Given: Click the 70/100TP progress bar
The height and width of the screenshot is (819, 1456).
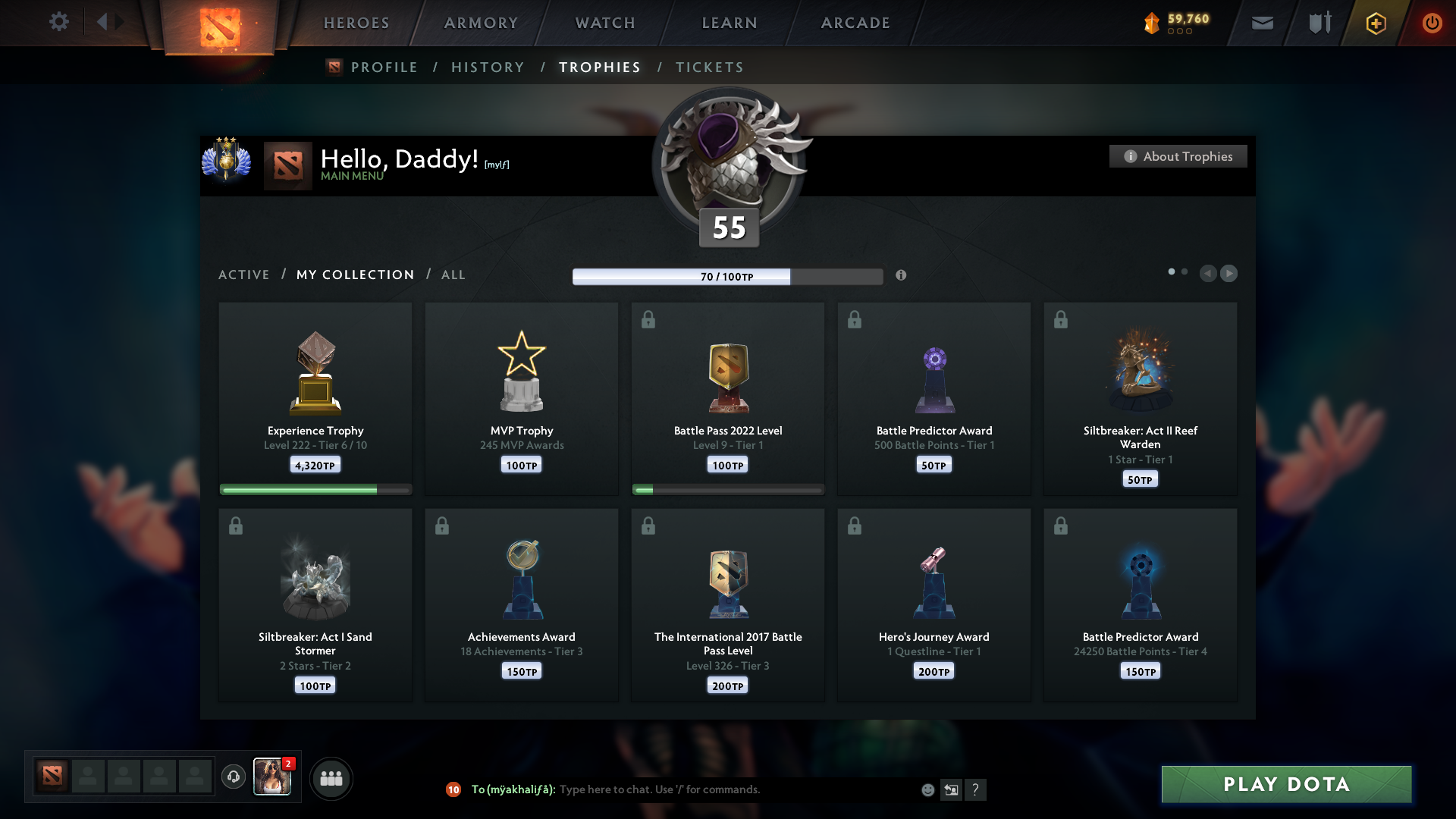Looking at the screenshot, I should (726, 277).
